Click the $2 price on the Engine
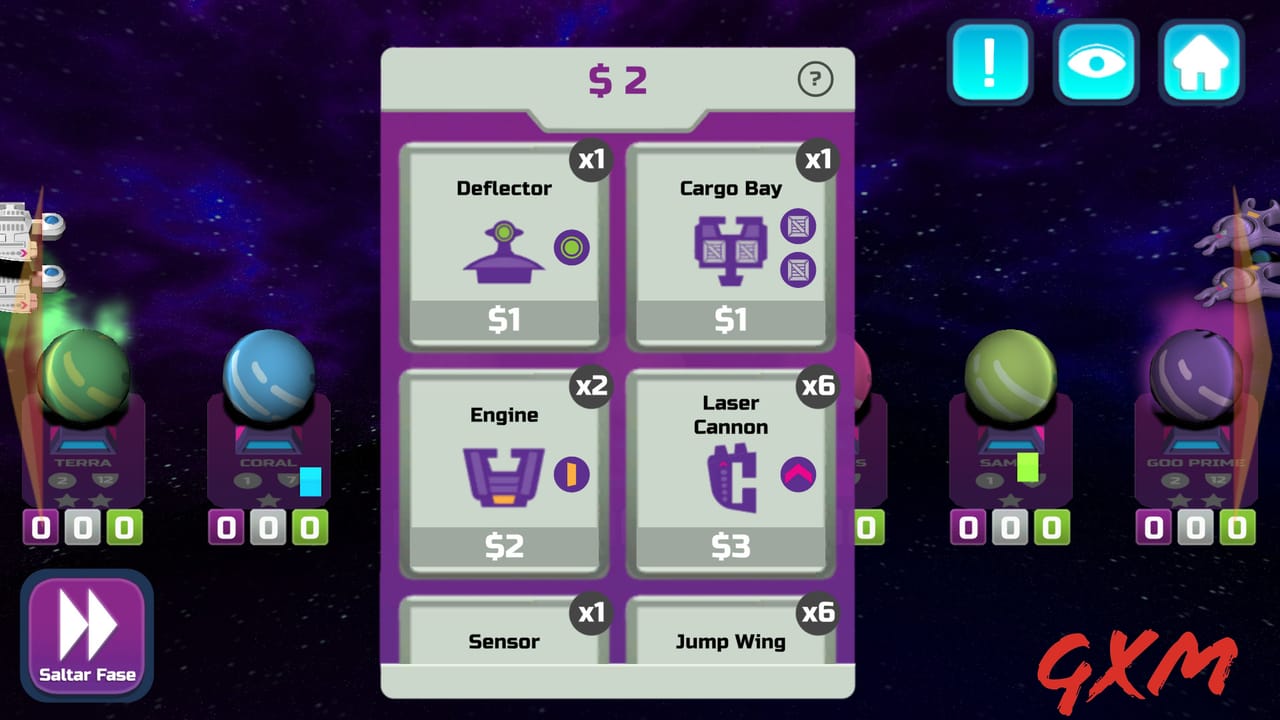 tap(504, 546)
